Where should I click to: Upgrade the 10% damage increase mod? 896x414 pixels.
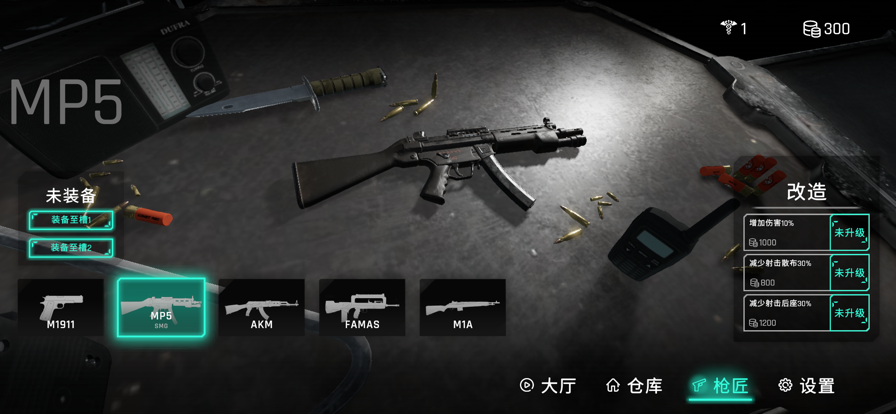(x=849, y=233)
